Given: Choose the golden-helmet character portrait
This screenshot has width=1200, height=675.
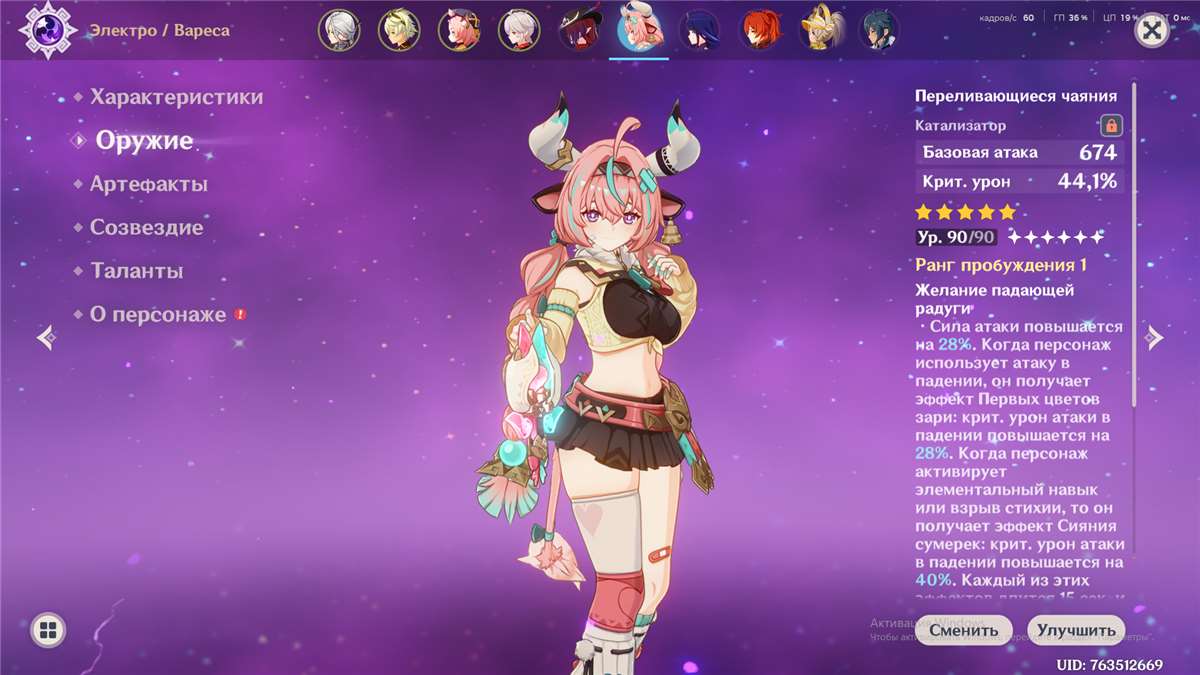Looking at the screenshot, I should pyautogui.click(x=819, y=30).
